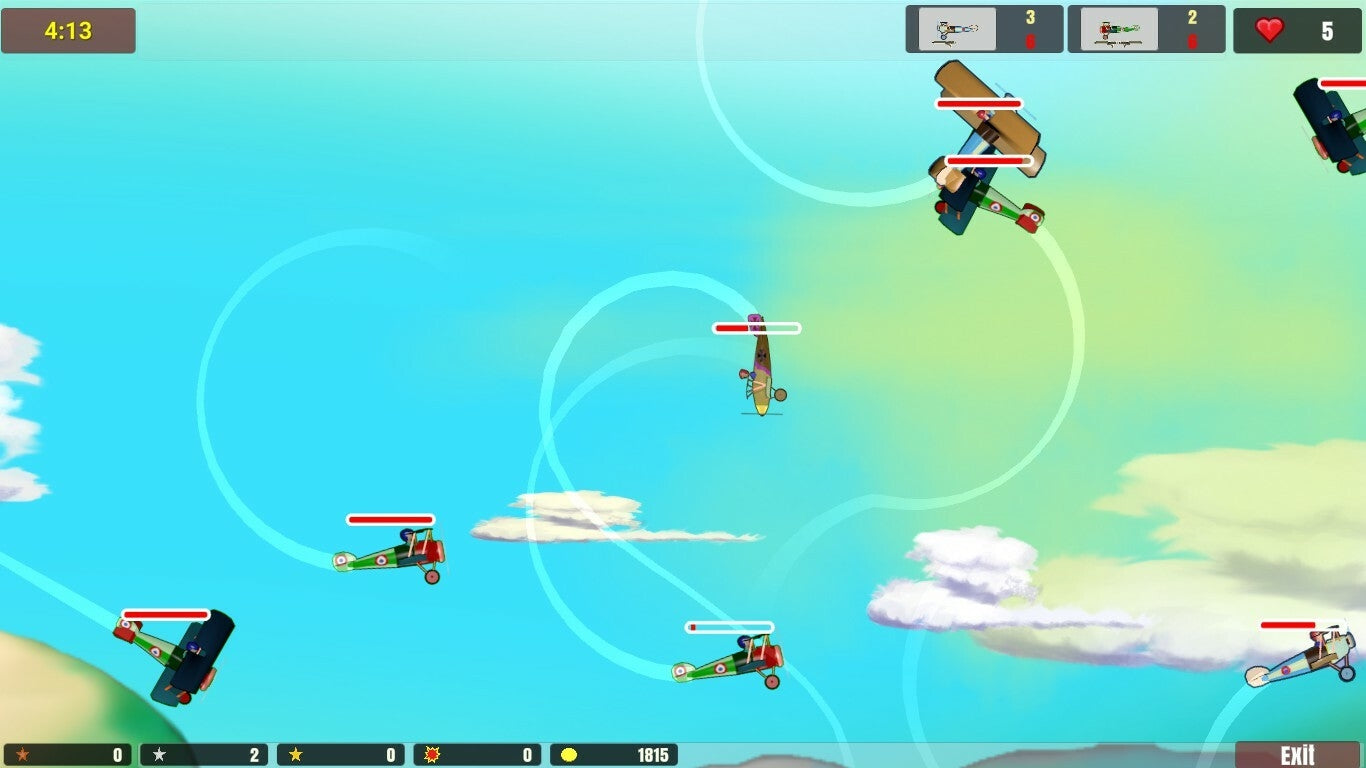
Task: Click the bottom green plane's health bar
Action: (x=729, y=628)
